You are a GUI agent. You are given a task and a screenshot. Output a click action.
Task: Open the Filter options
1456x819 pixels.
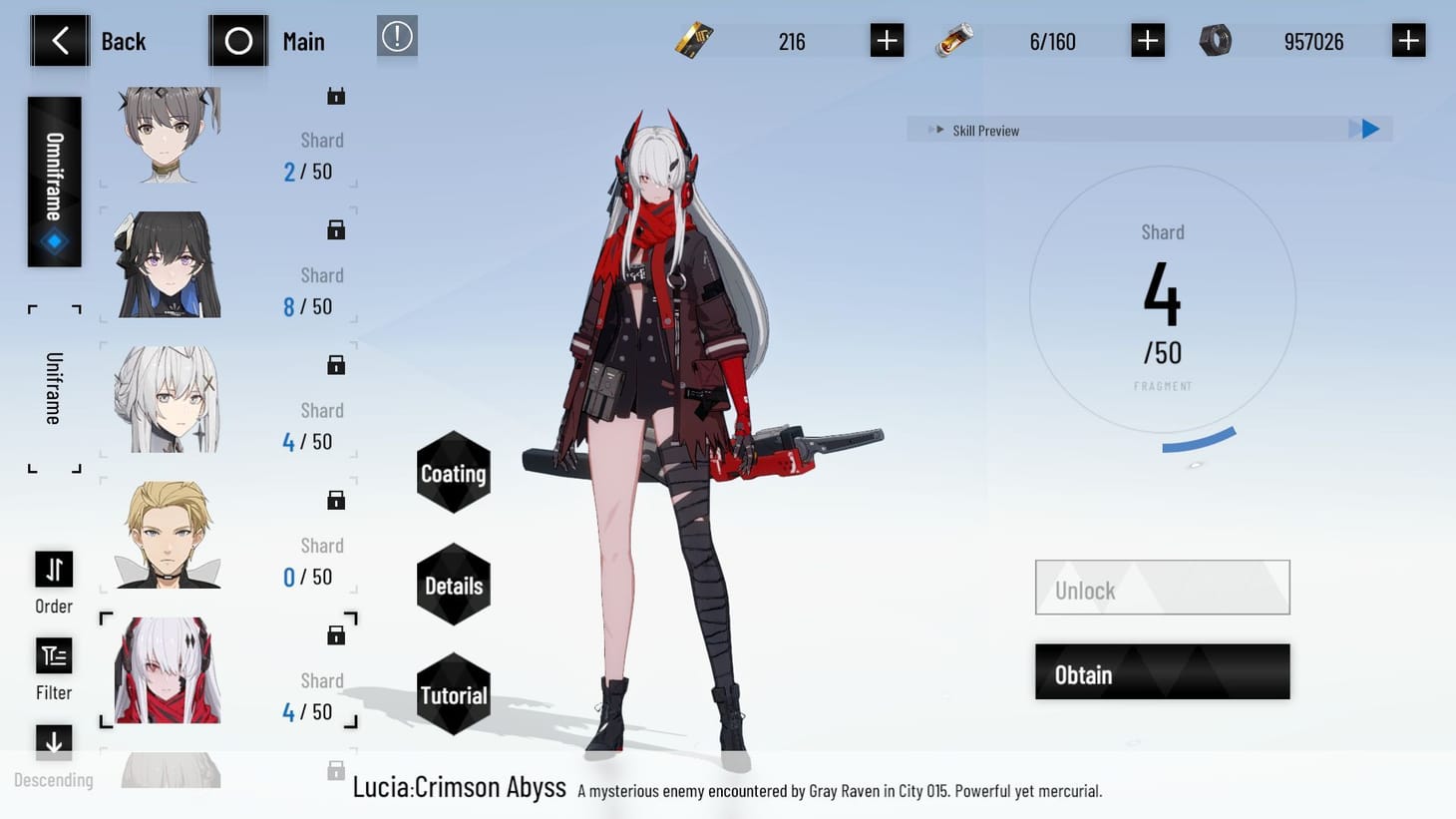coord(53,655)
